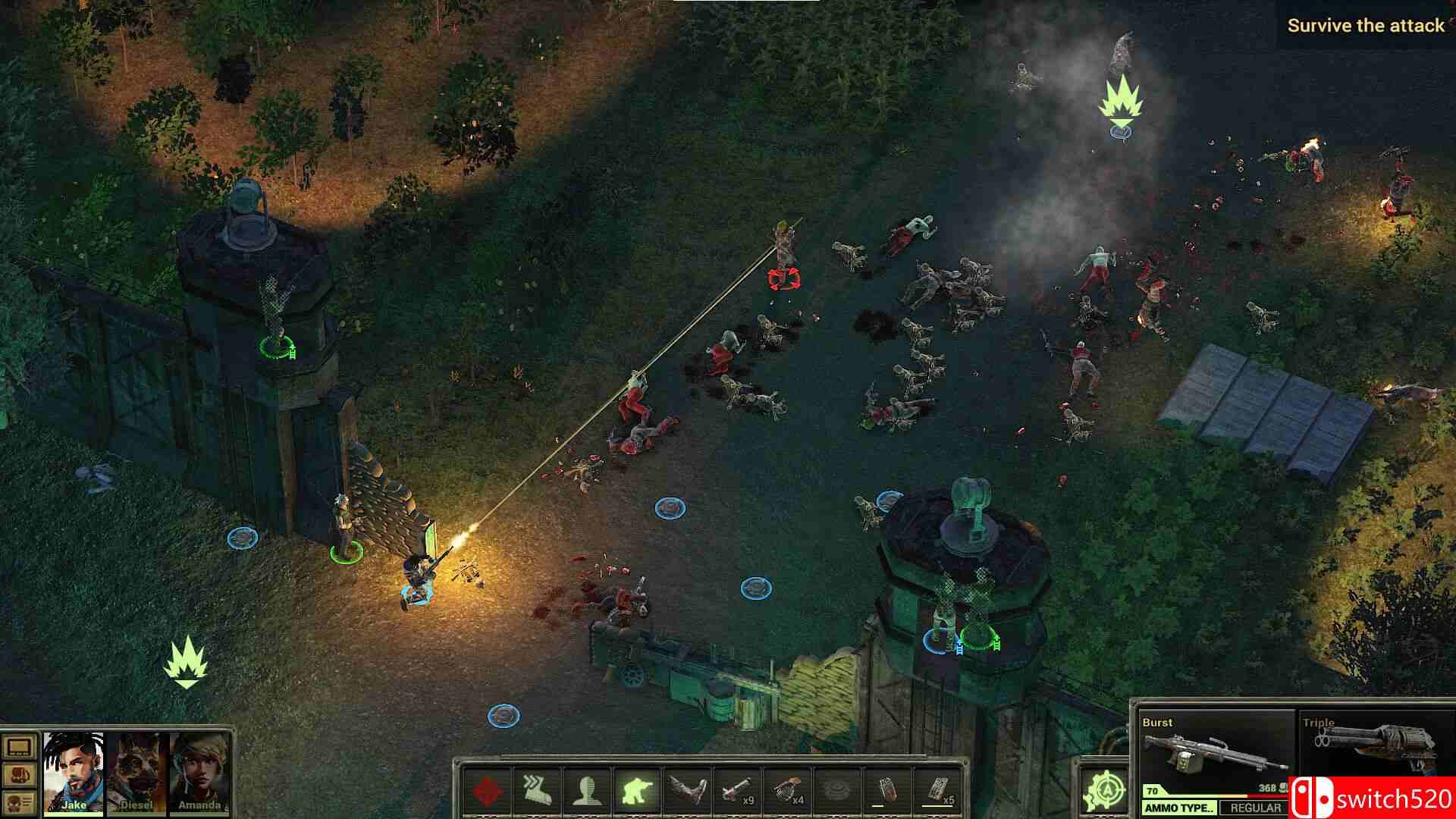The width and height of the screenshot is (1456, 819).
Task: Activate the sprint boots icon
Action: tap(535, 789)
